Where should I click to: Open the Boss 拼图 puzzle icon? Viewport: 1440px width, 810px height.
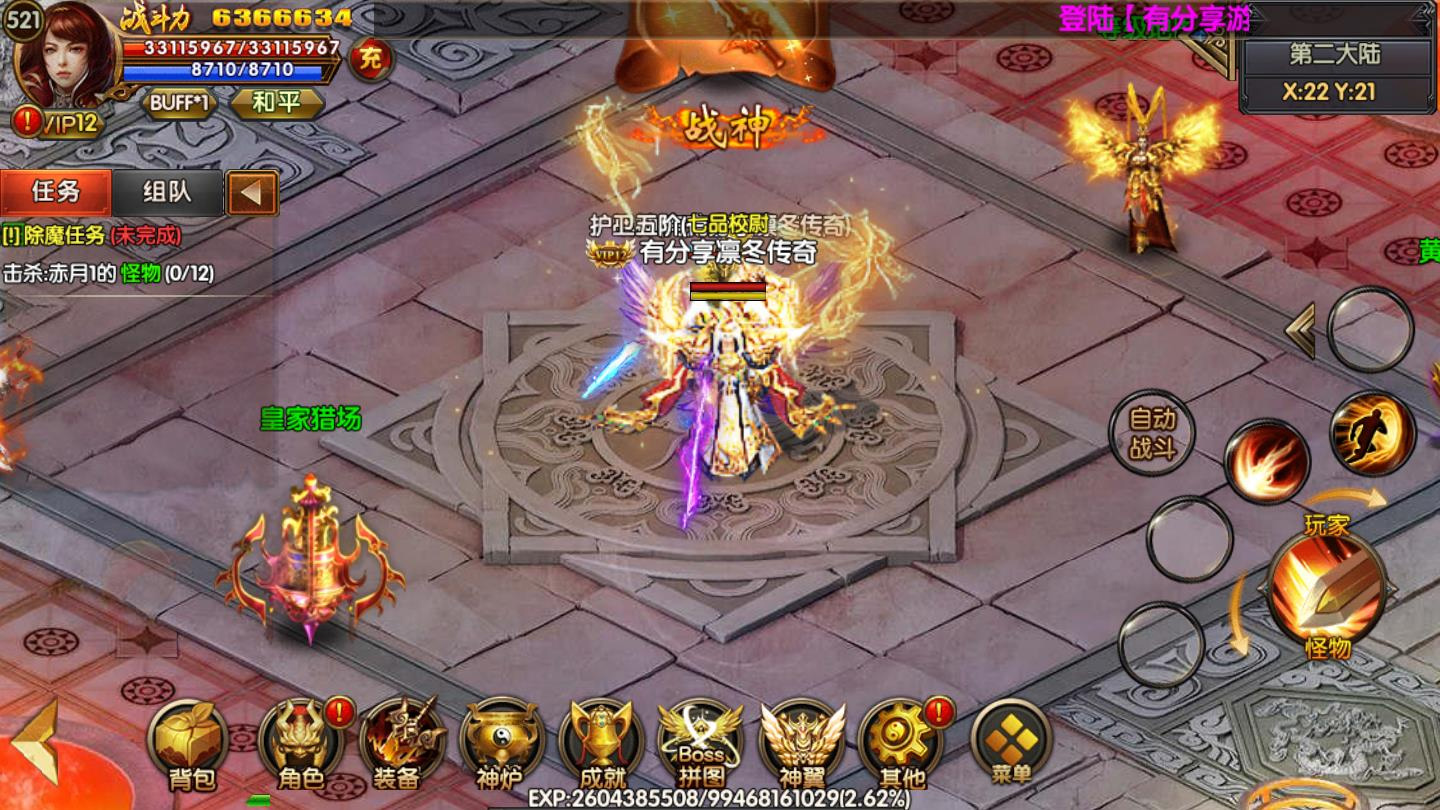[x=700, y=742]
